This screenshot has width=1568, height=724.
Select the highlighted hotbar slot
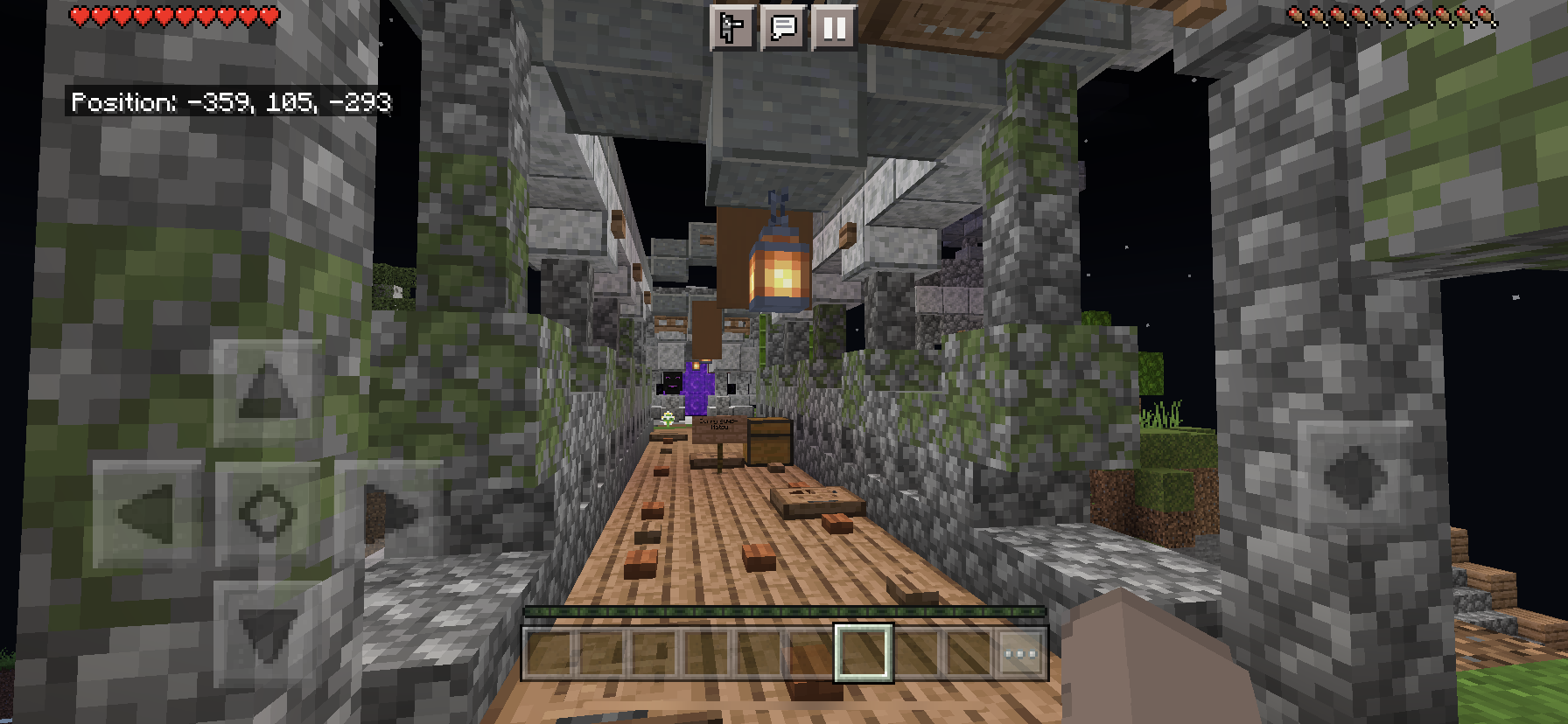[863, 653]
